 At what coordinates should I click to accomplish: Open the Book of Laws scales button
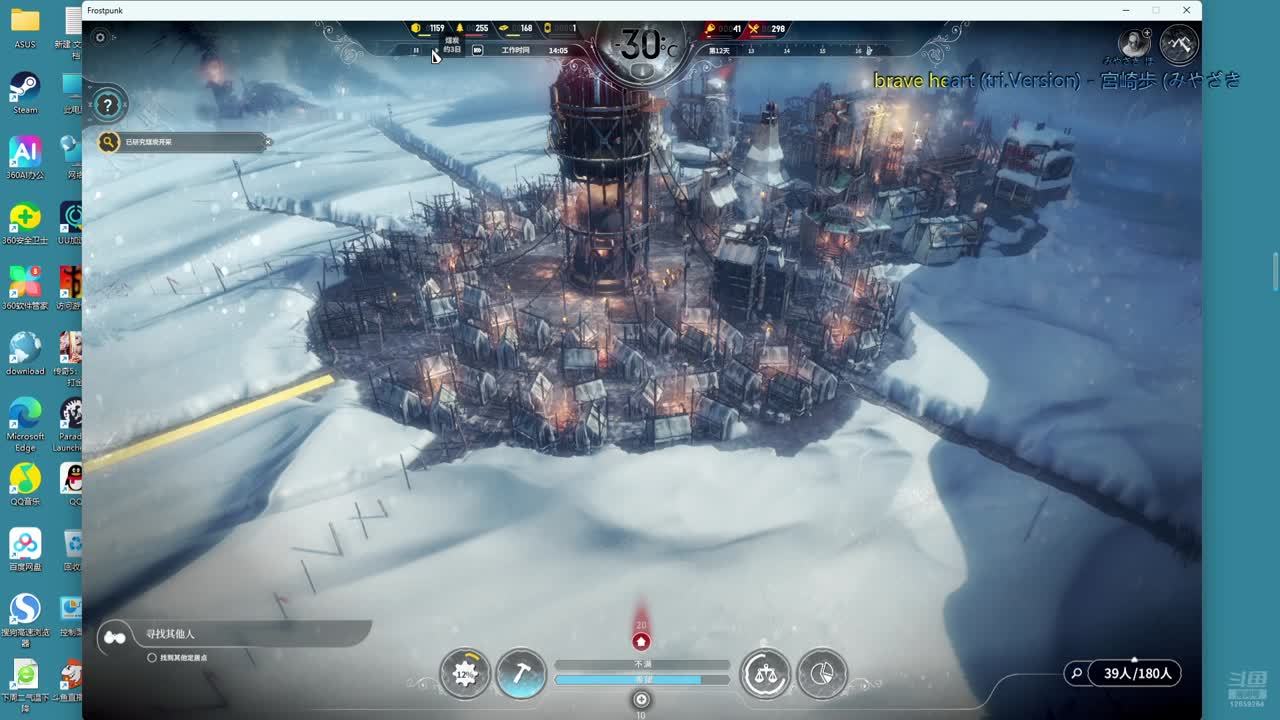[x=765, y=673]
